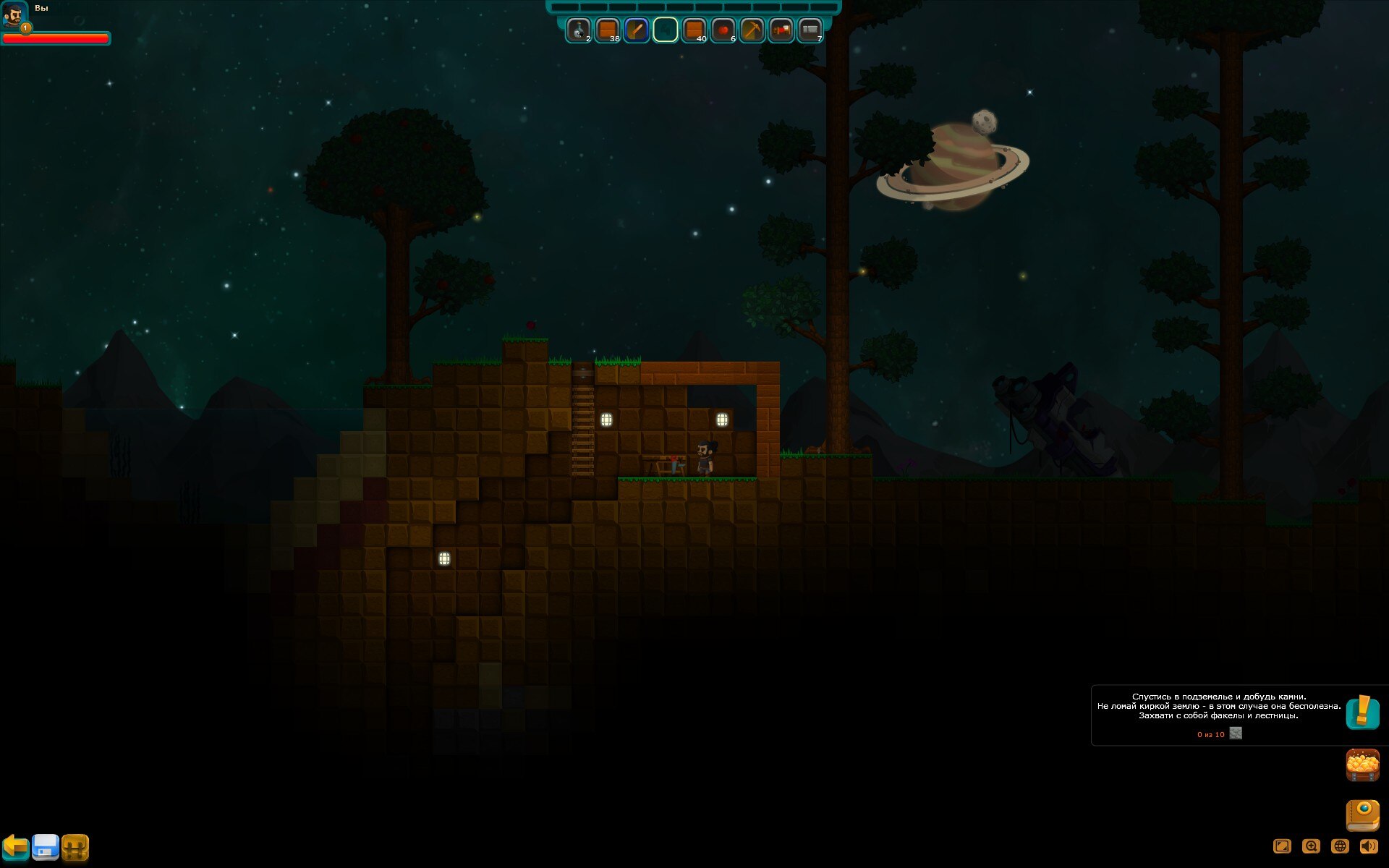1389x868 pixels.
Task: Equip the wooden sword from the hotbar
Action: (636, 30)
